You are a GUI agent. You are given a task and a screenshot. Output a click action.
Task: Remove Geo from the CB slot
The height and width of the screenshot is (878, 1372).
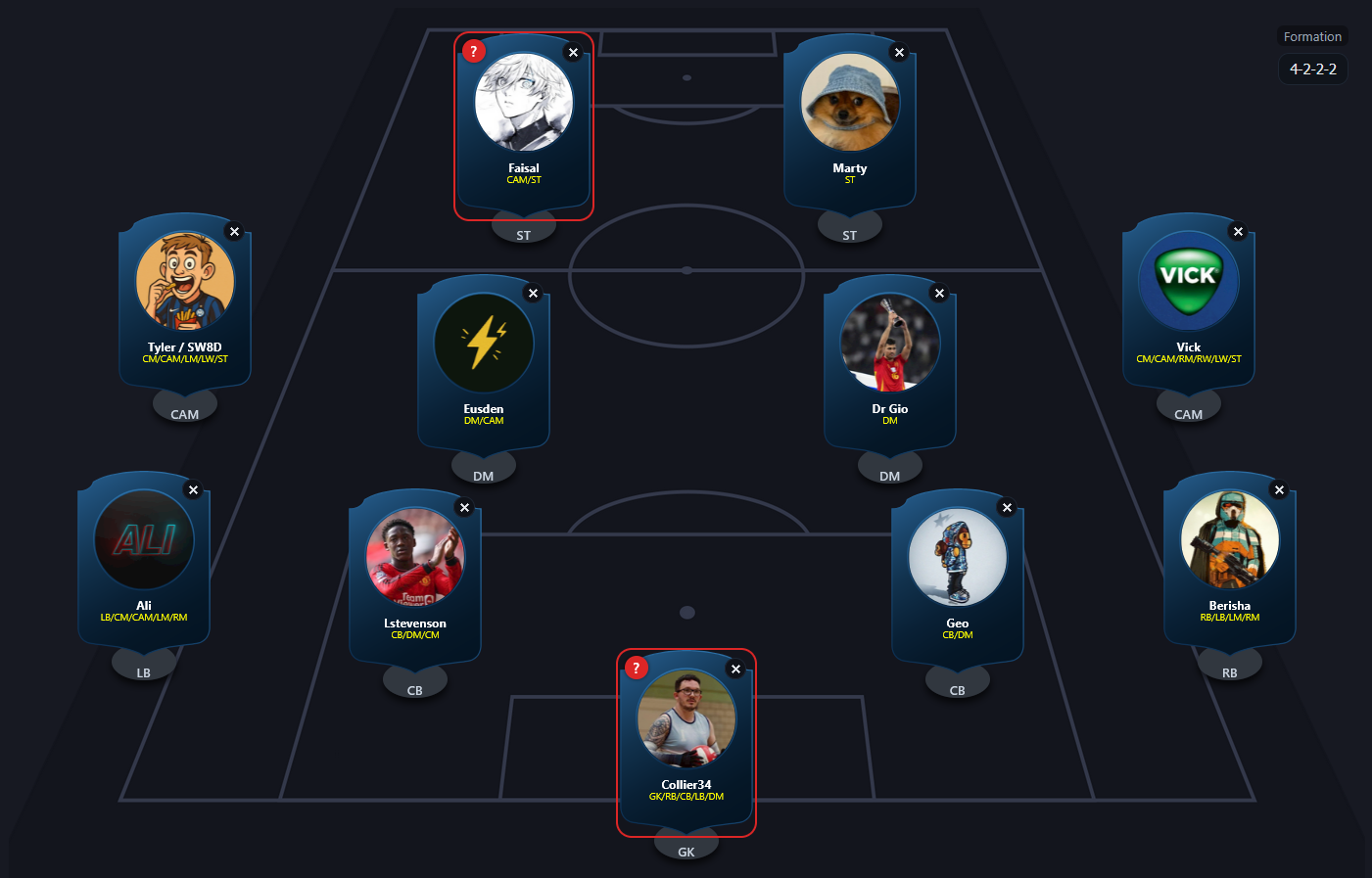coord(1008,507)
